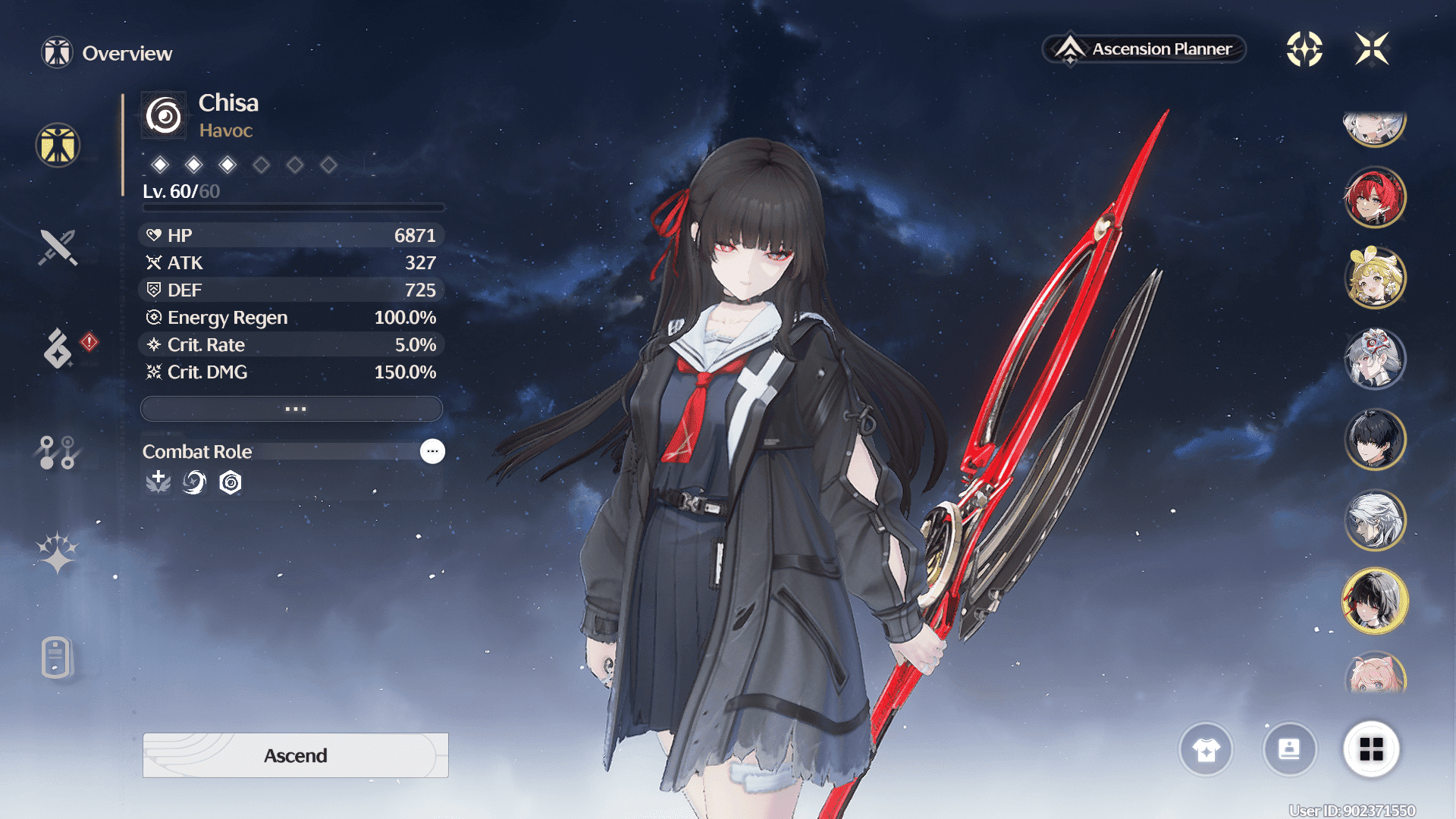Pick the black-haired male resonator portrait
This screenshot has width=1456, height=819.
(x=1374, y=439)
